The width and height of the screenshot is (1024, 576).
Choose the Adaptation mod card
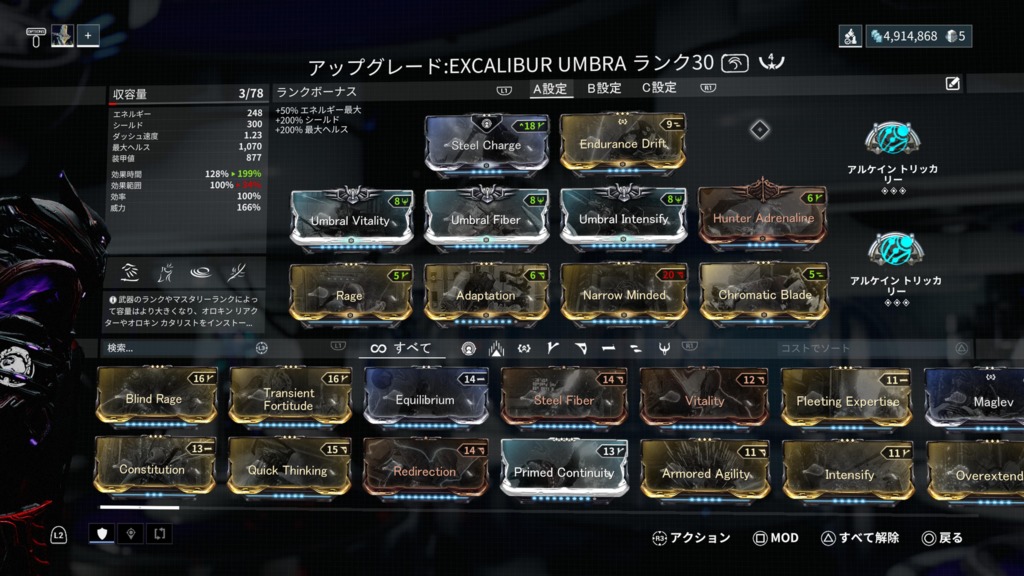(x=485, y=295)
